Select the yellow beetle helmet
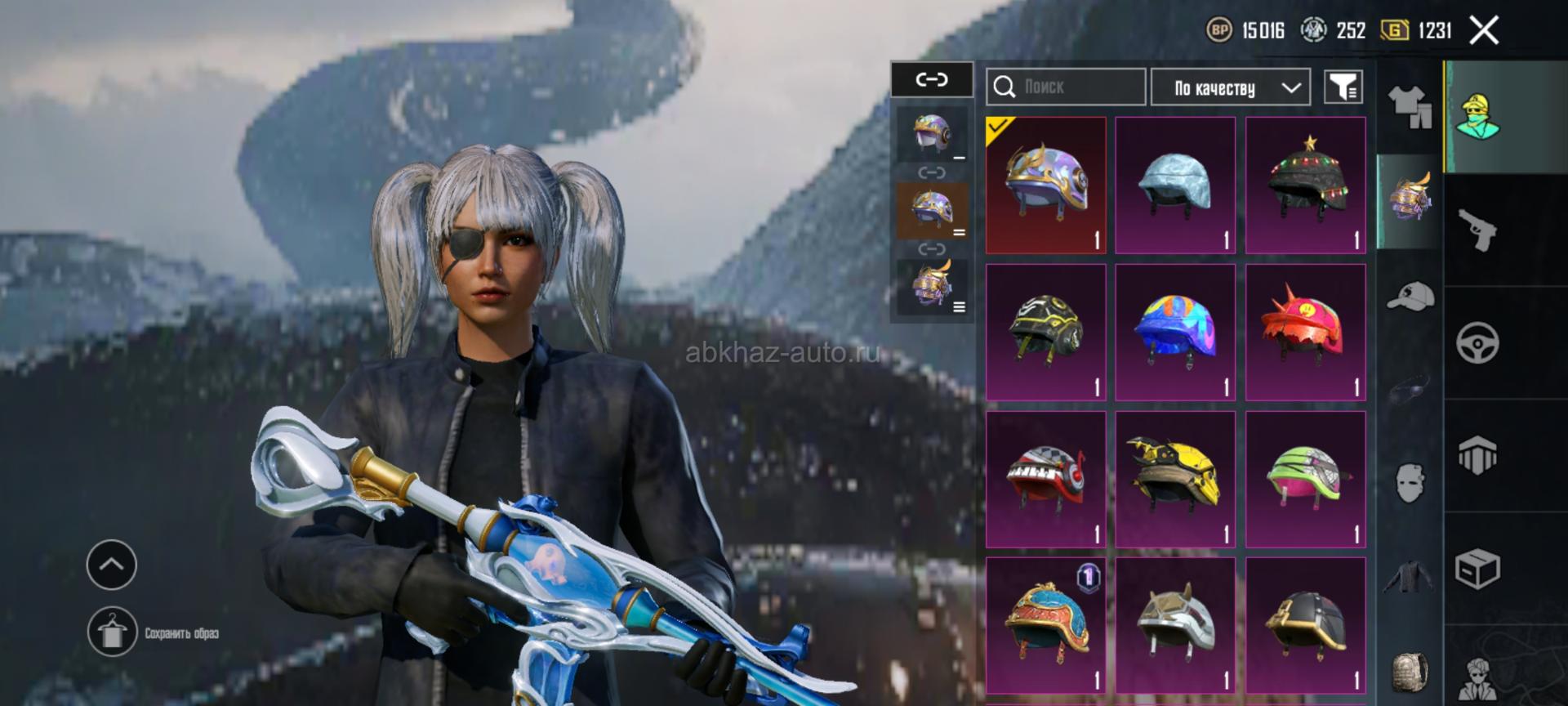 click(1174, 479)
